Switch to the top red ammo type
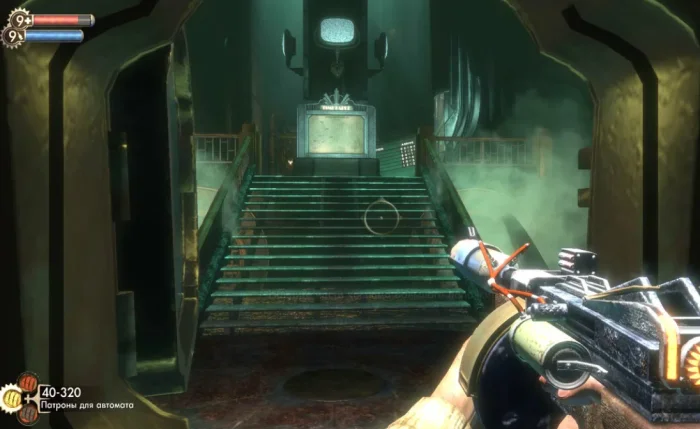Image resolution: width=700 pixels, height=429 pixels. tap(28, 385)
